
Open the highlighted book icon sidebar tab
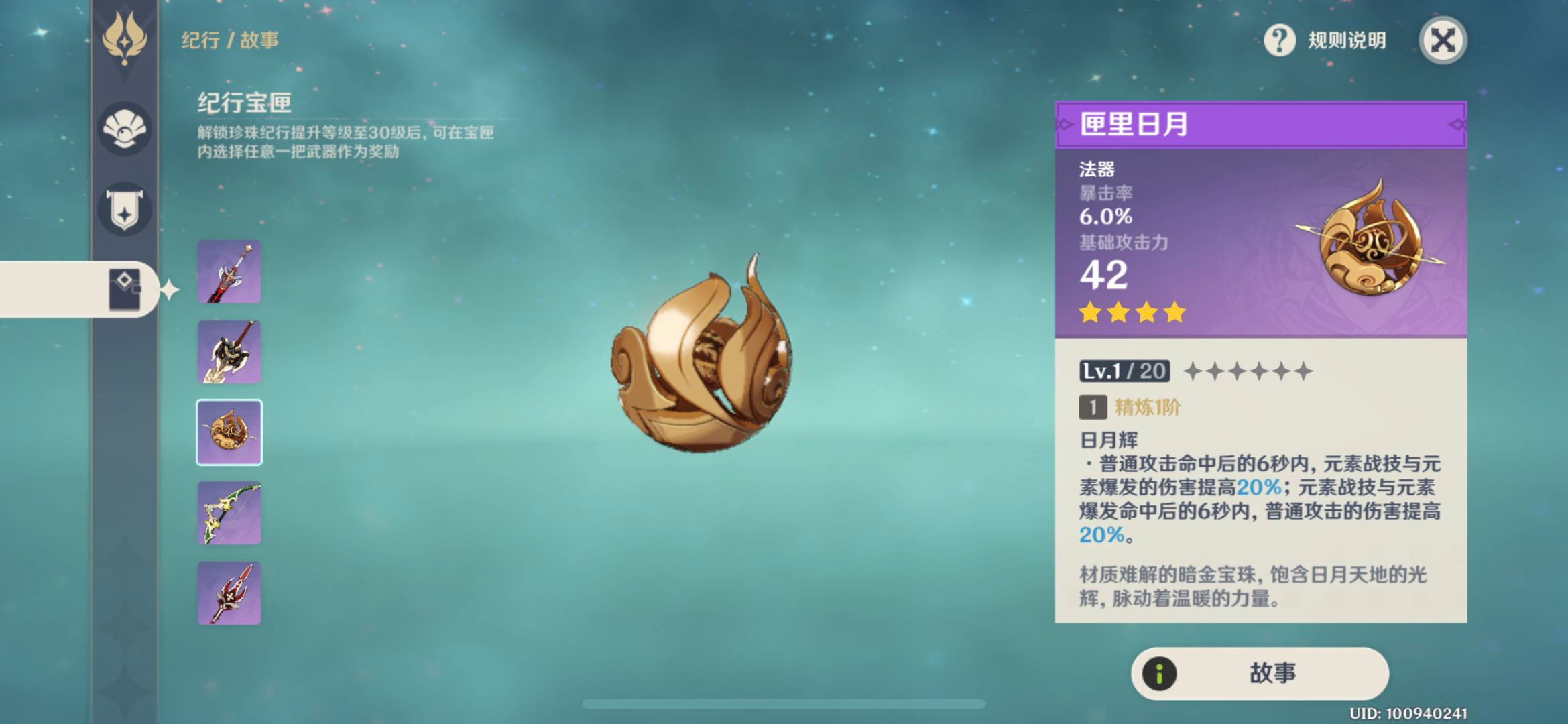(125, 290)
